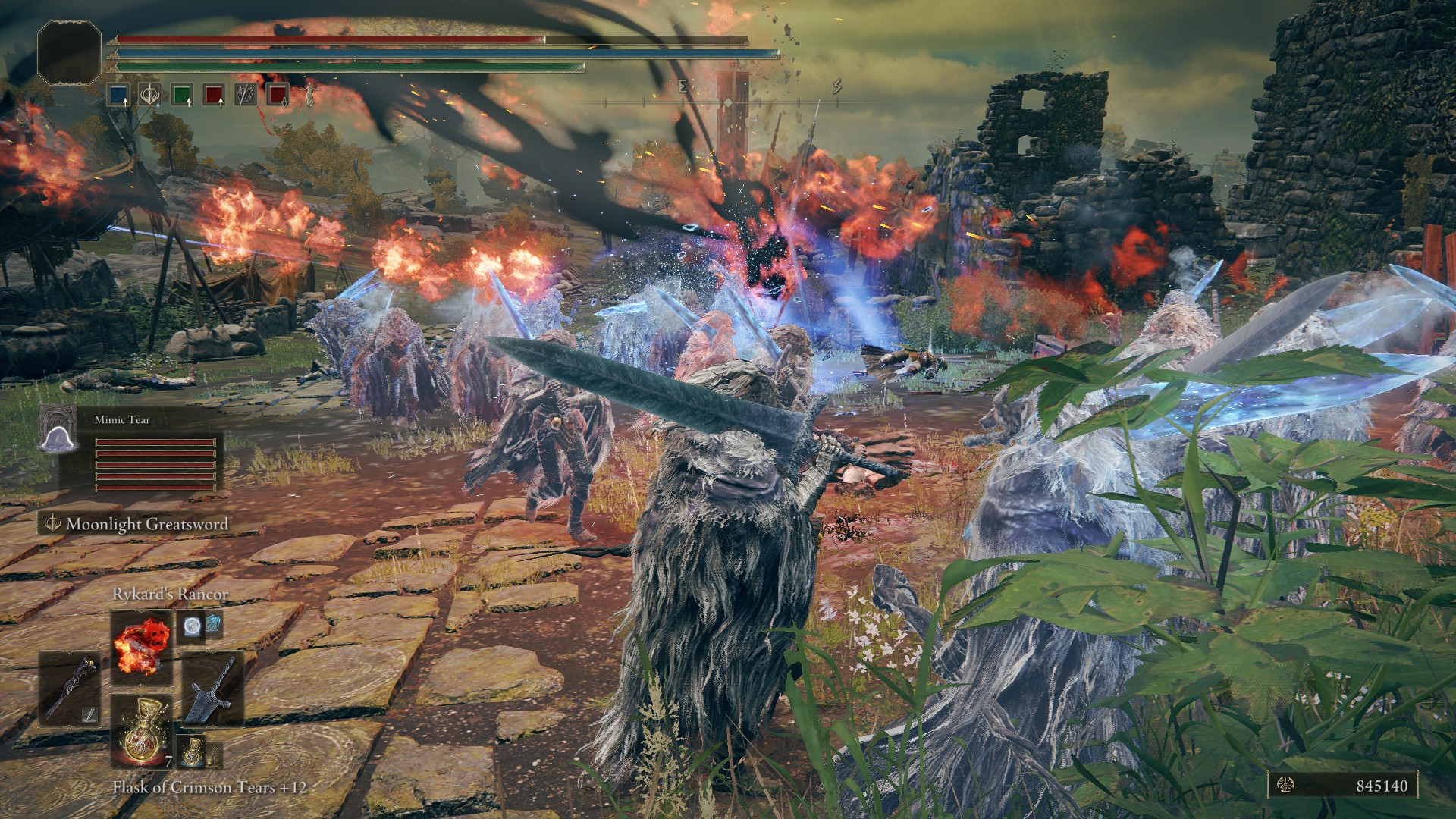Select the Flask of Crimson Tears slot
The width and height of the screenshot is (1456, 819).
141,729
